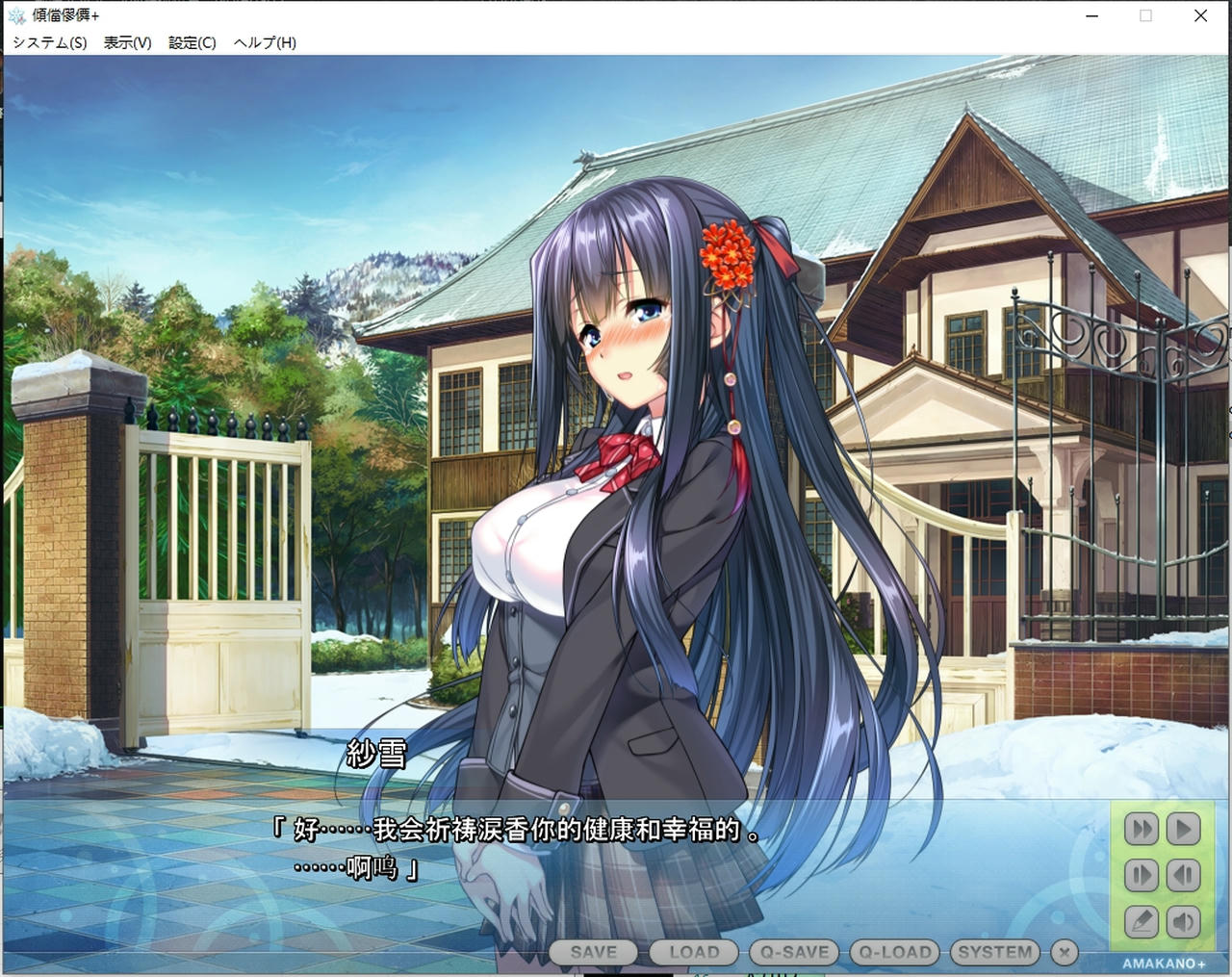Image resolution: width=1232 pixels, height=977 pixels.
Task: Open the 設定(C) menu
Action: pos(192,43)
